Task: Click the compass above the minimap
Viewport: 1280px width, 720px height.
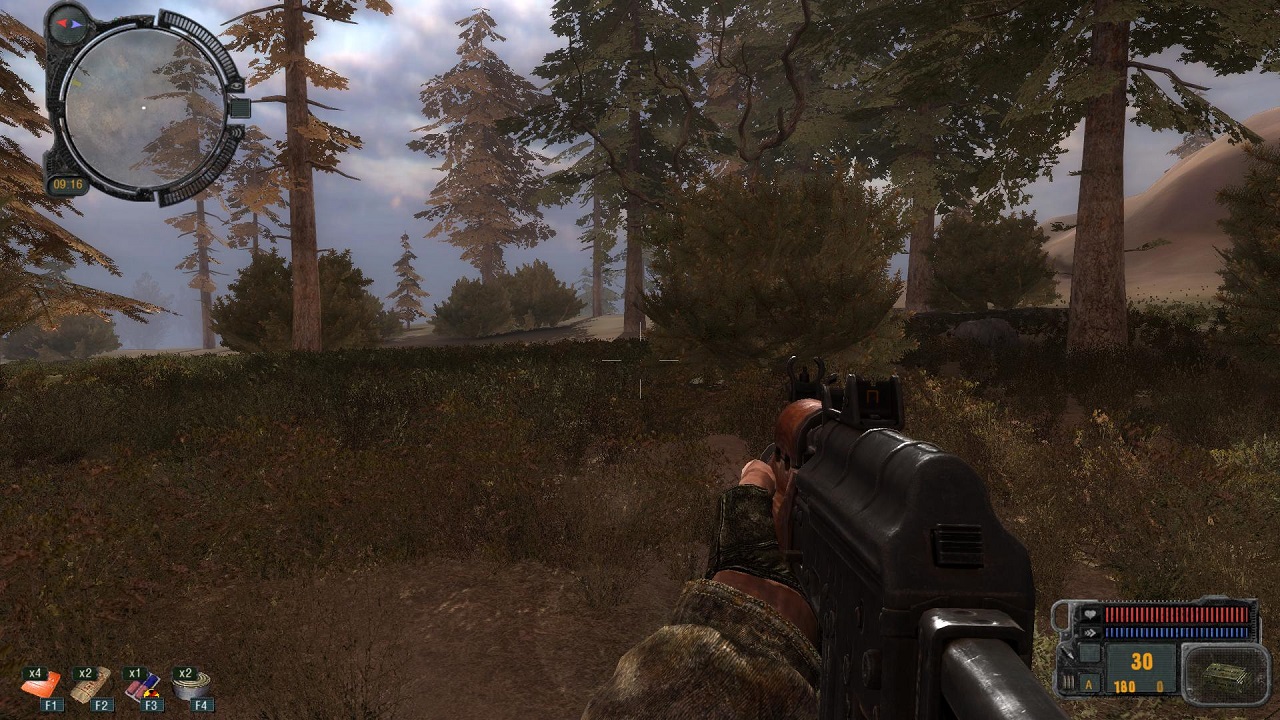Action: coord(68,22)
